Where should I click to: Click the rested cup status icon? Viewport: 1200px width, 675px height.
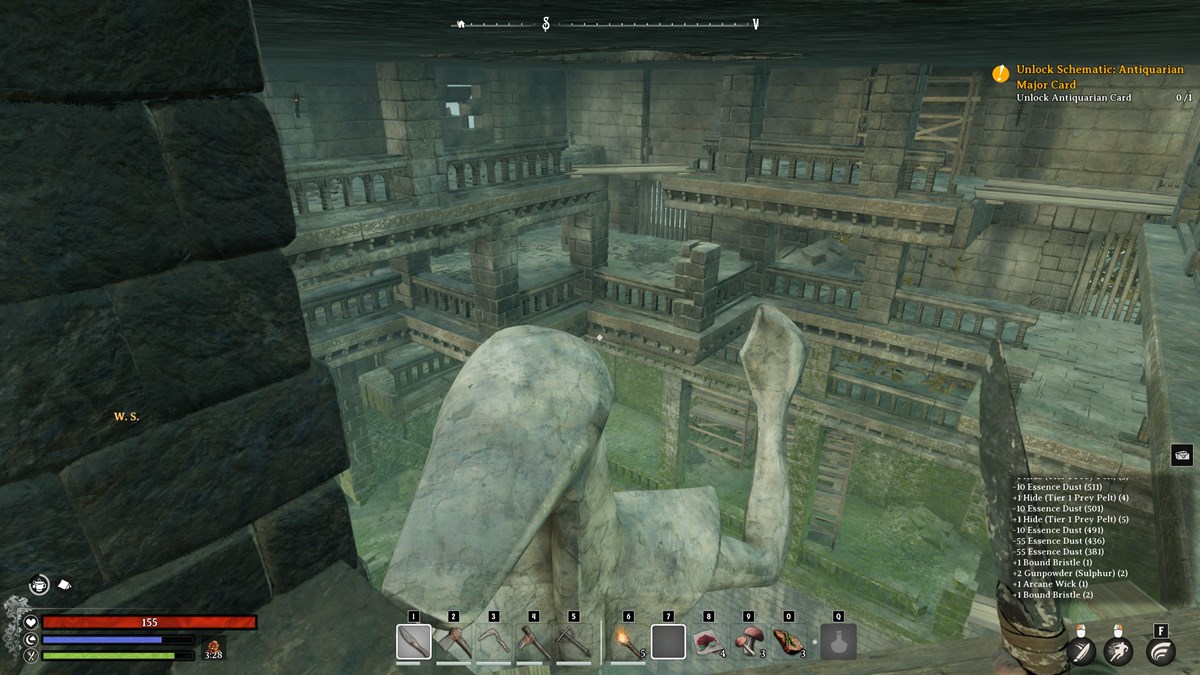click(39, 584)
